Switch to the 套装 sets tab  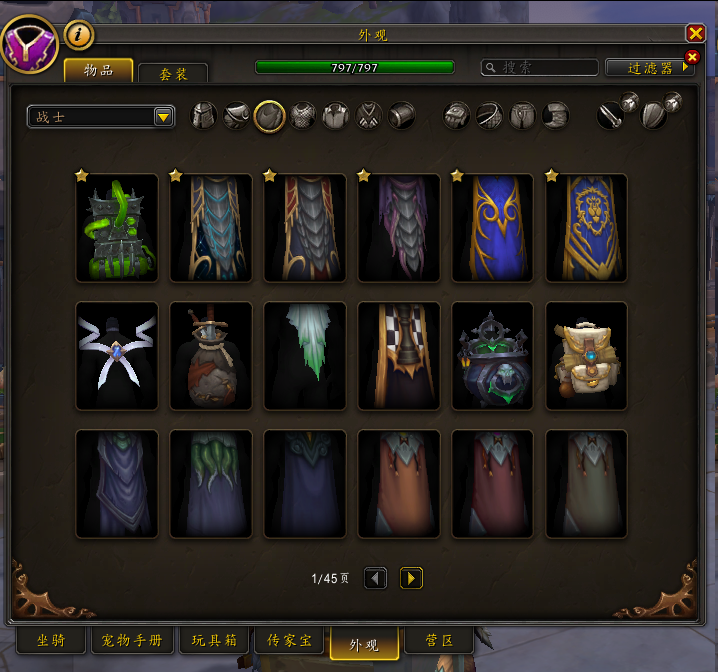(x=172, y=73)
